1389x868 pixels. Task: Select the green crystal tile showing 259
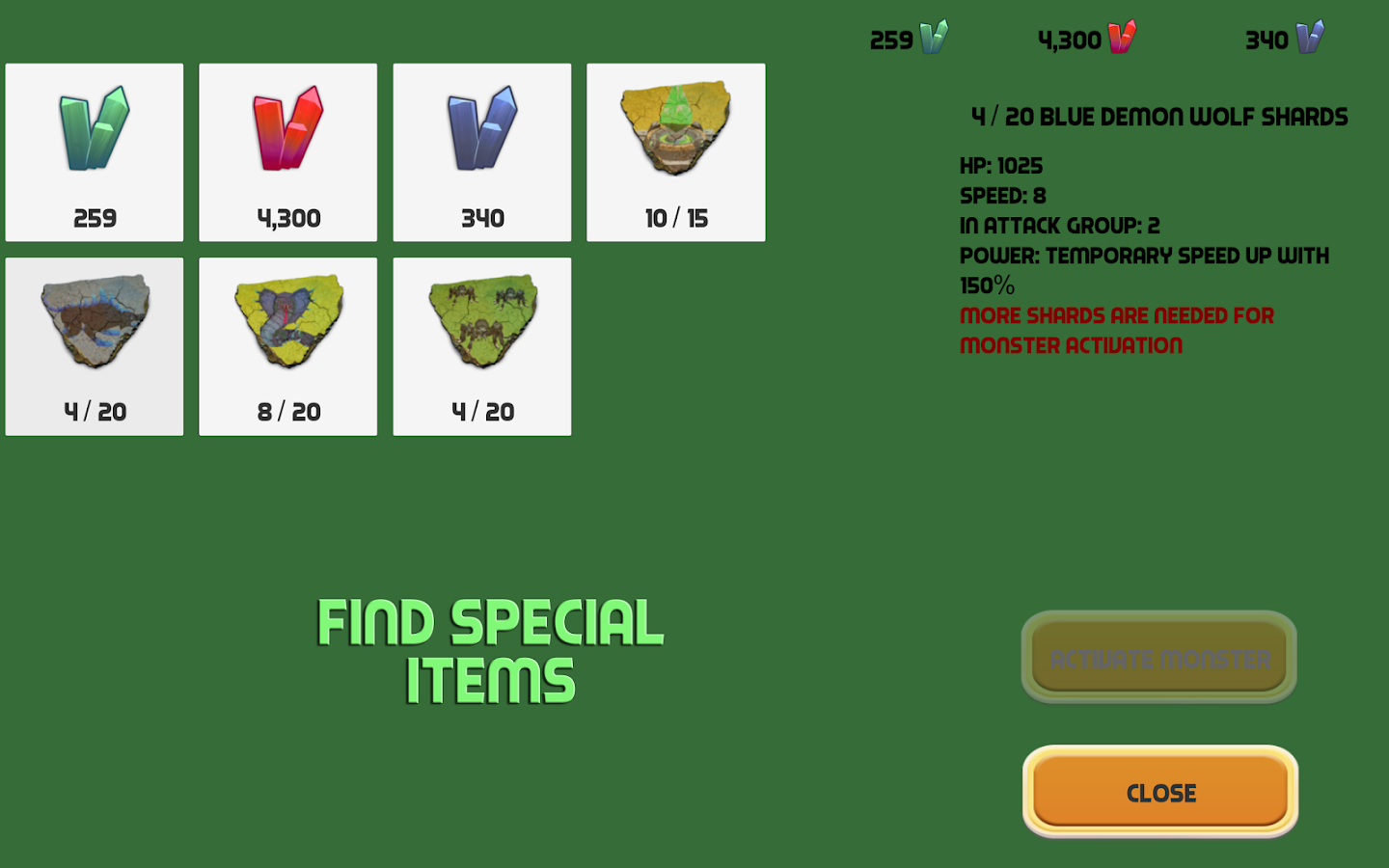pyautogui.click(x=94, y=151)
